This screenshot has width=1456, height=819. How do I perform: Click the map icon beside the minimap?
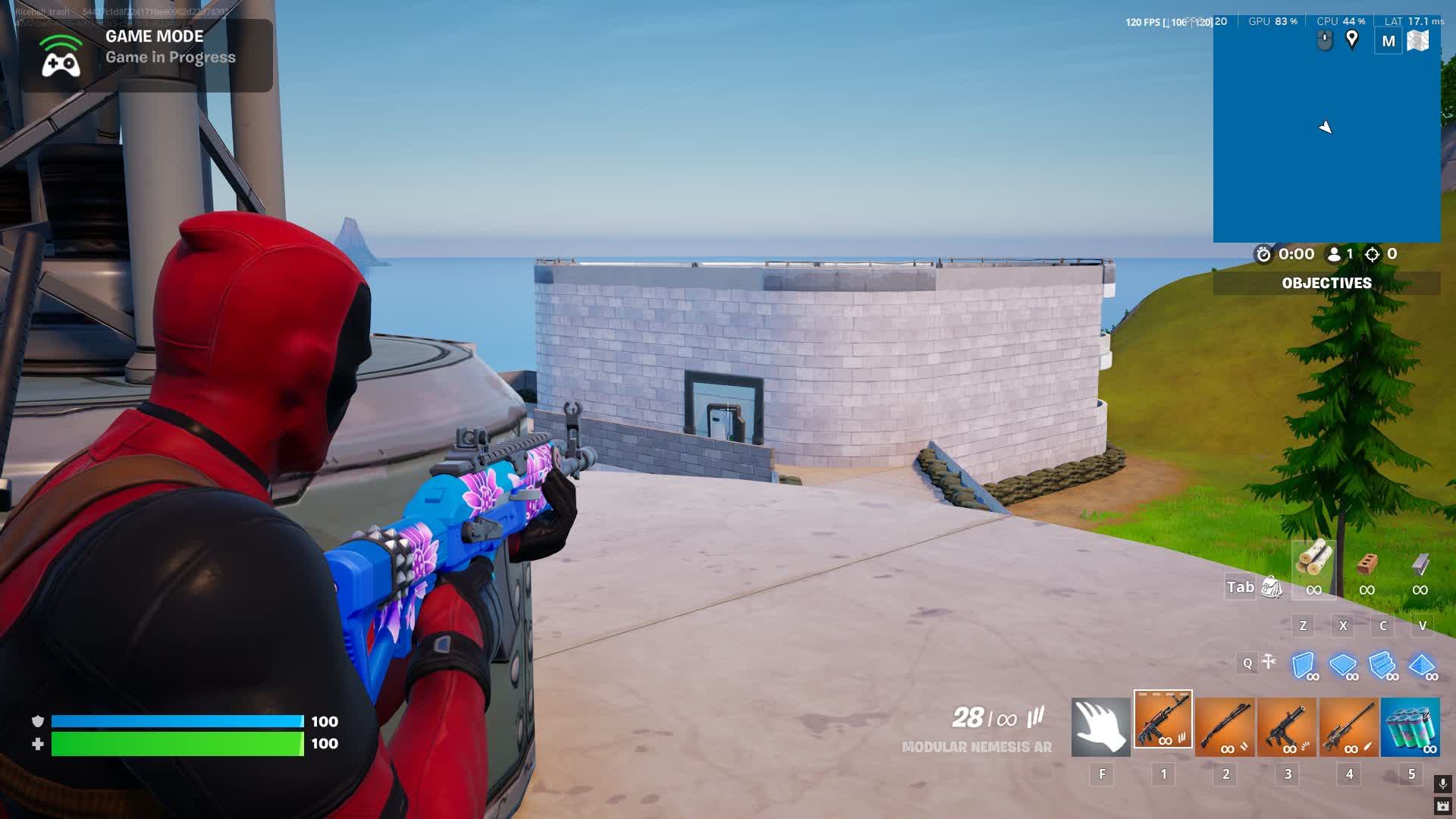pos(1420,41)
